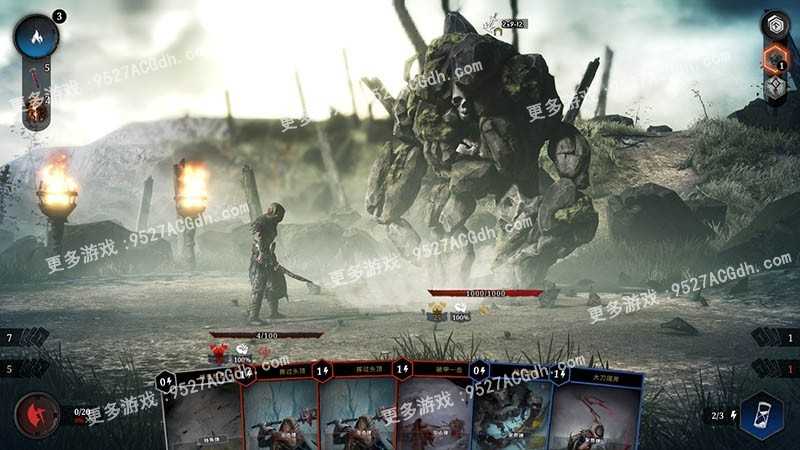800x450 pixels.
Task: Open the red character portrait circle
Action: point(36,416)
